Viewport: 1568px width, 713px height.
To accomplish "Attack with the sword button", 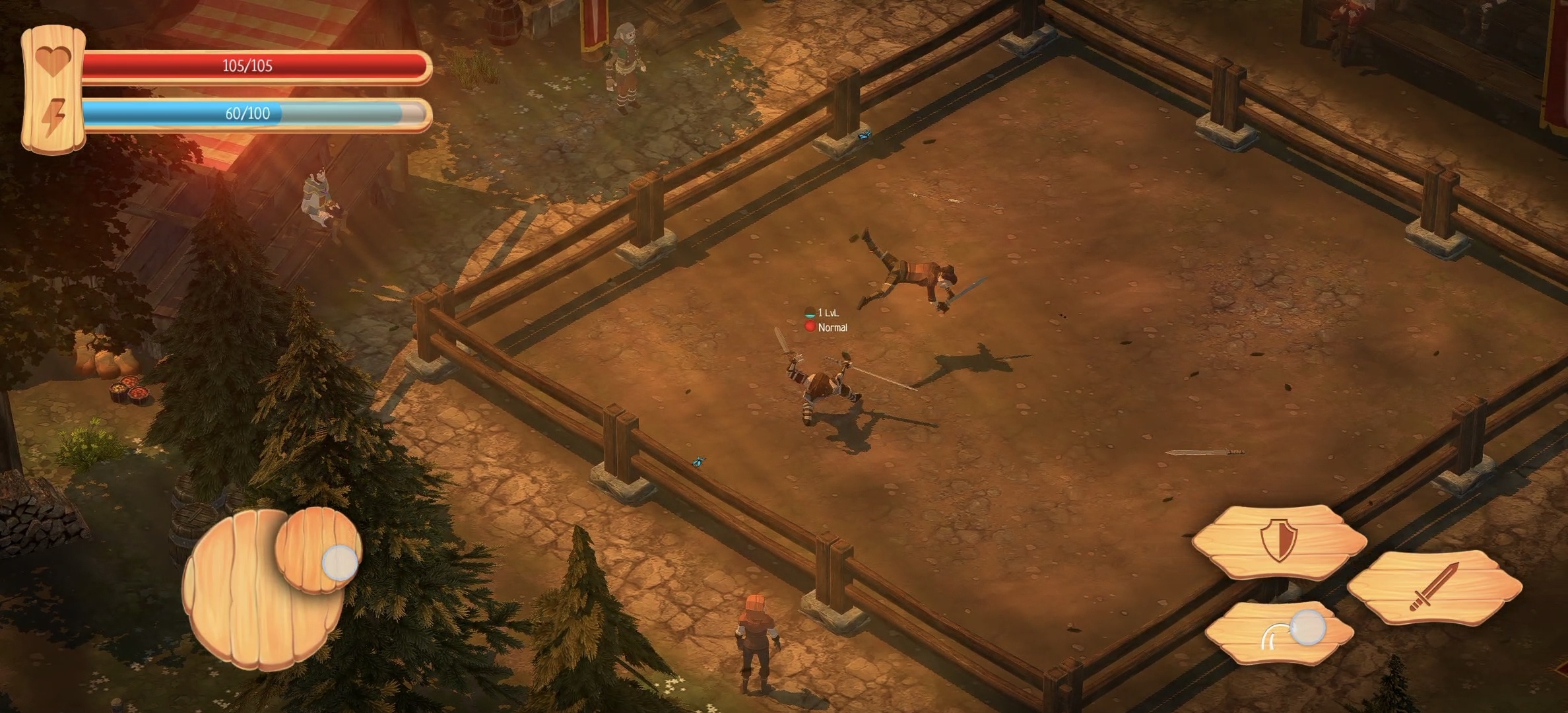I will click(x=1433, y=588).
